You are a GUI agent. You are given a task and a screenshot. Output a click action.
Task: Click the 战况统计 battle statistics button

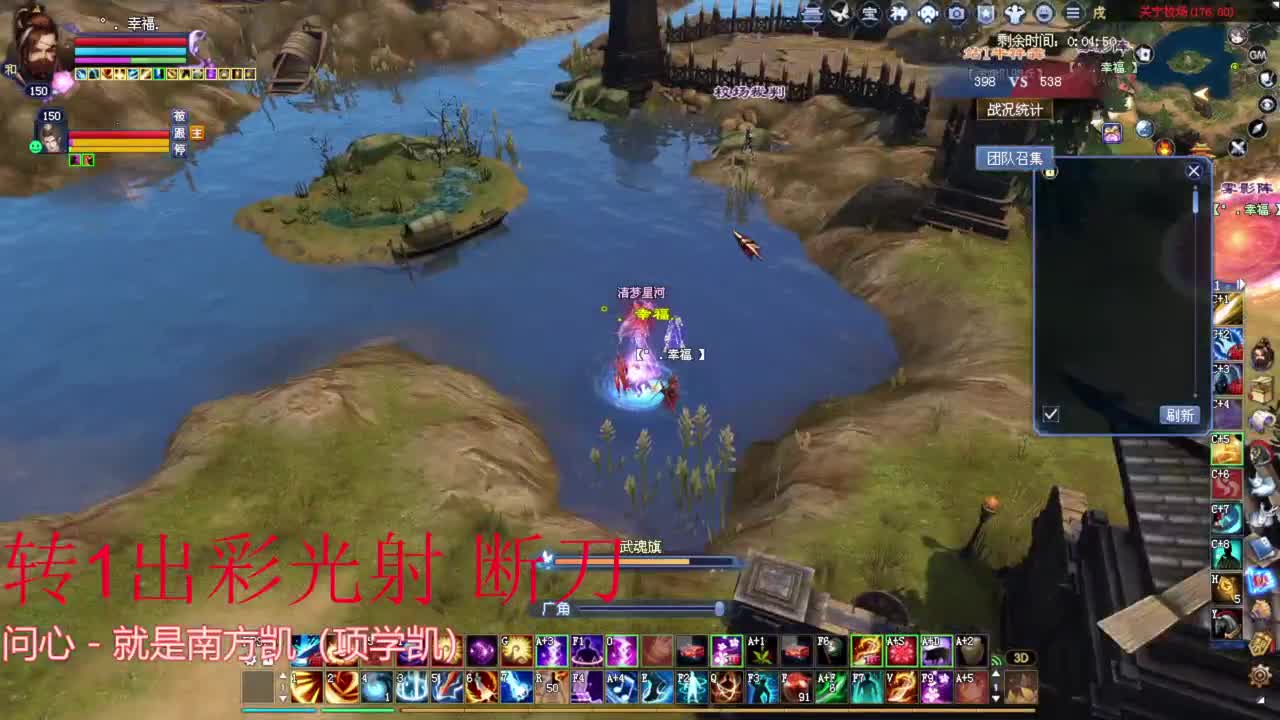pos(1015,110)
